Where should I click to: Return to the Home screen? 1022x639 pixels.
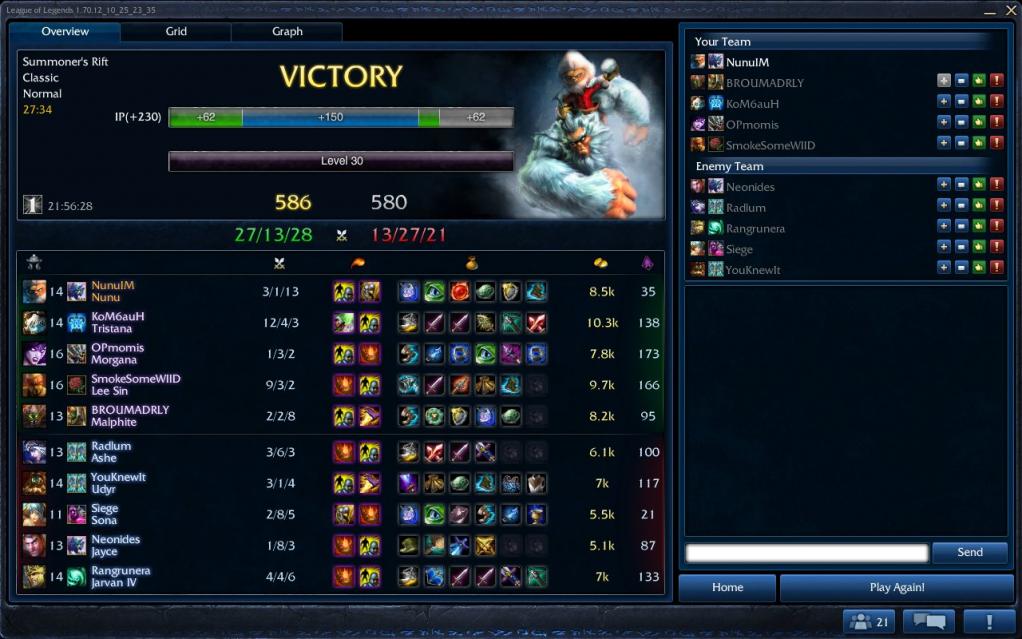[x=727, y=588]
